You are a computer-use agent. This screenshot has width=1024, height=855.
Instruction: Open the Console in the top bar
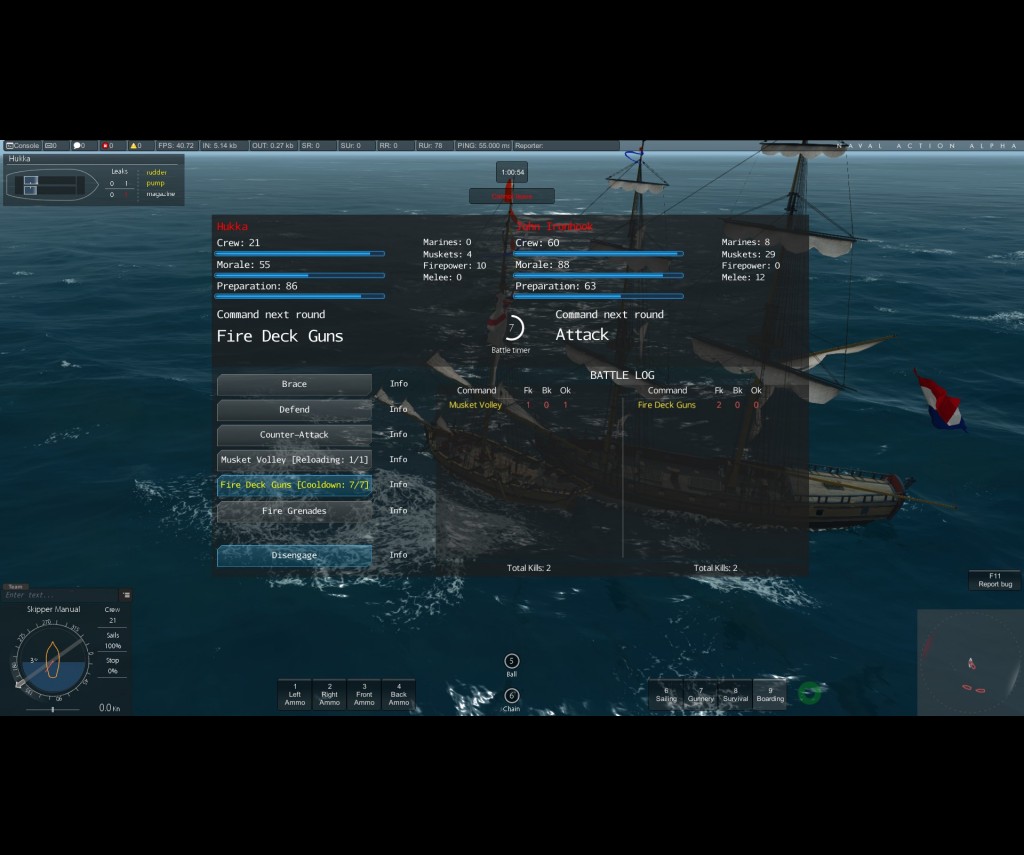tap(22, 146)
